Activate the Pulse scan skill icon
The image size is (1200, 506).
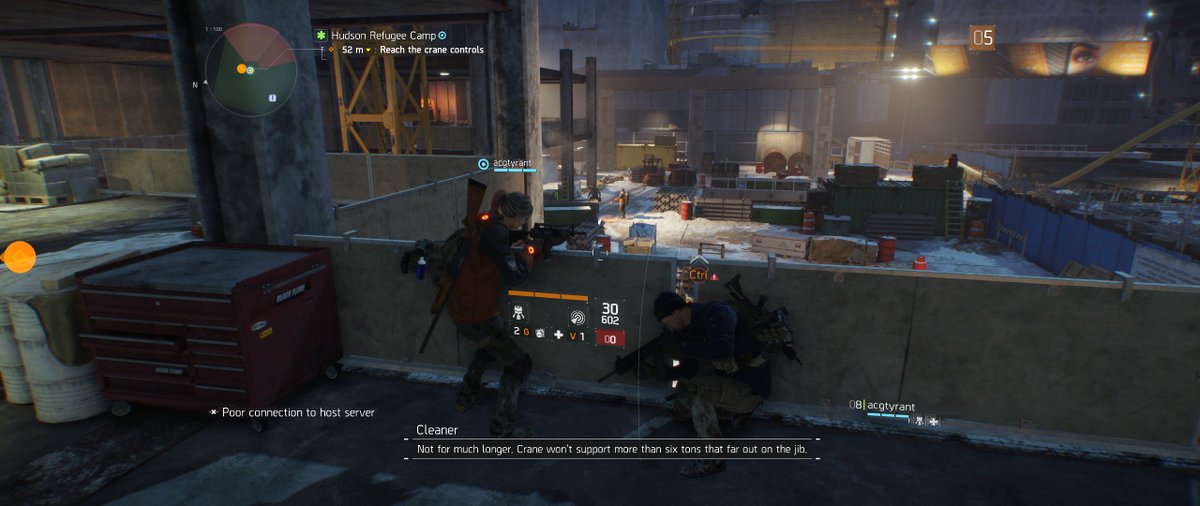pos(578,317)
